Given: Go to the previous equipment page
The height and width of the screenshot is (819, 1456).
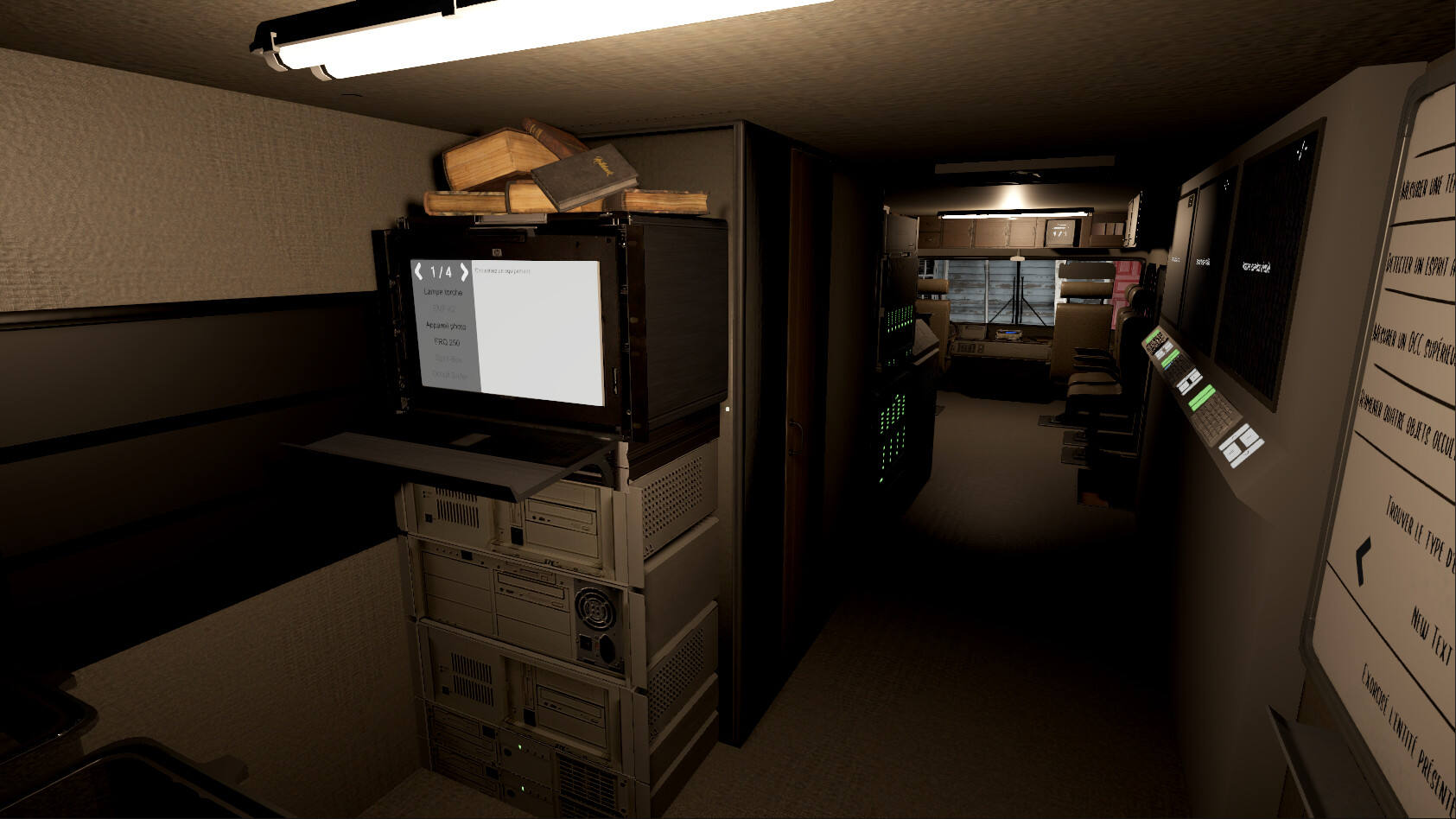Looking at the screenshot, I should (419, 271).
